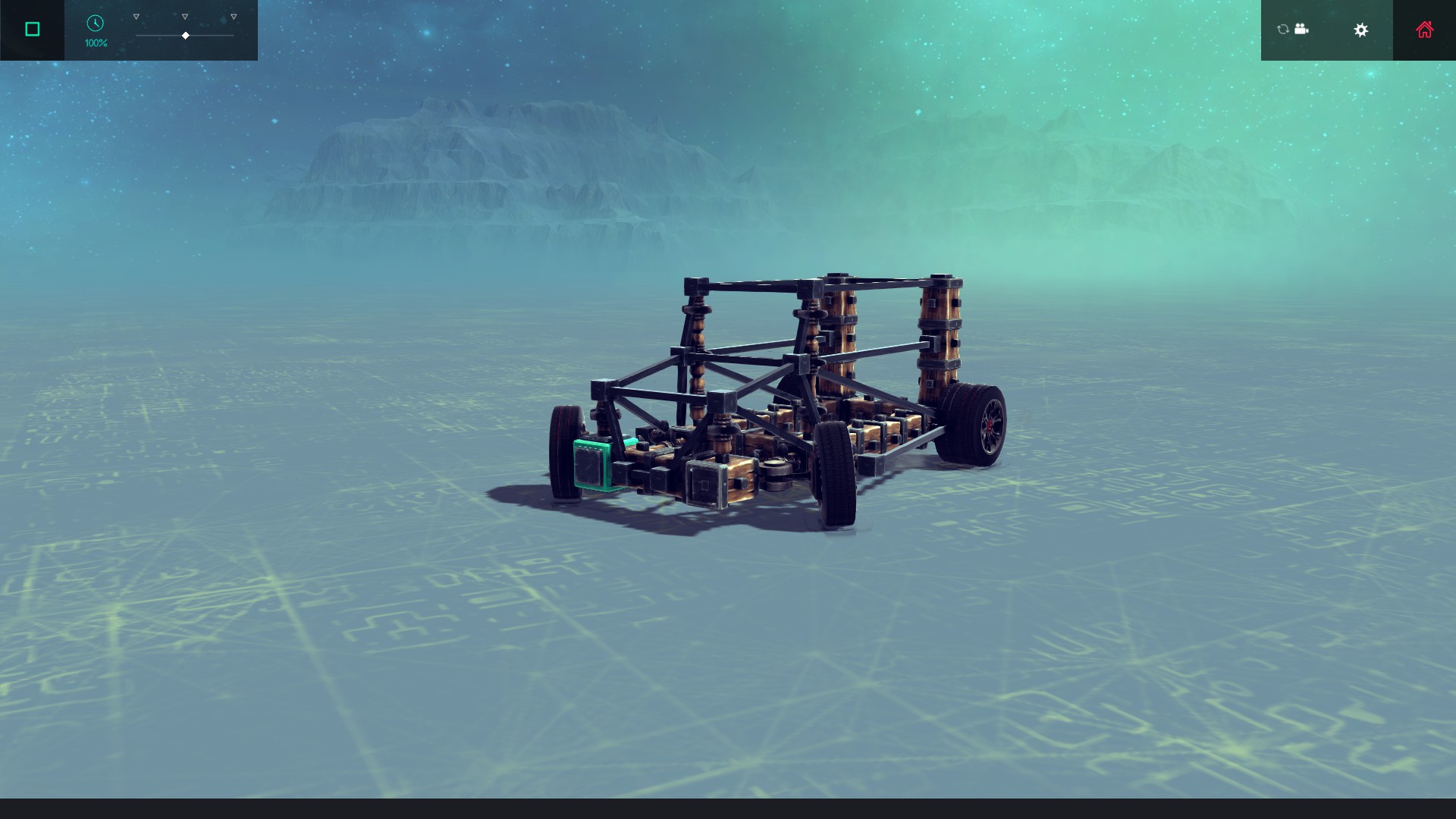Open the rightmost triangle marker above the slider

click(x=232, y=15)
